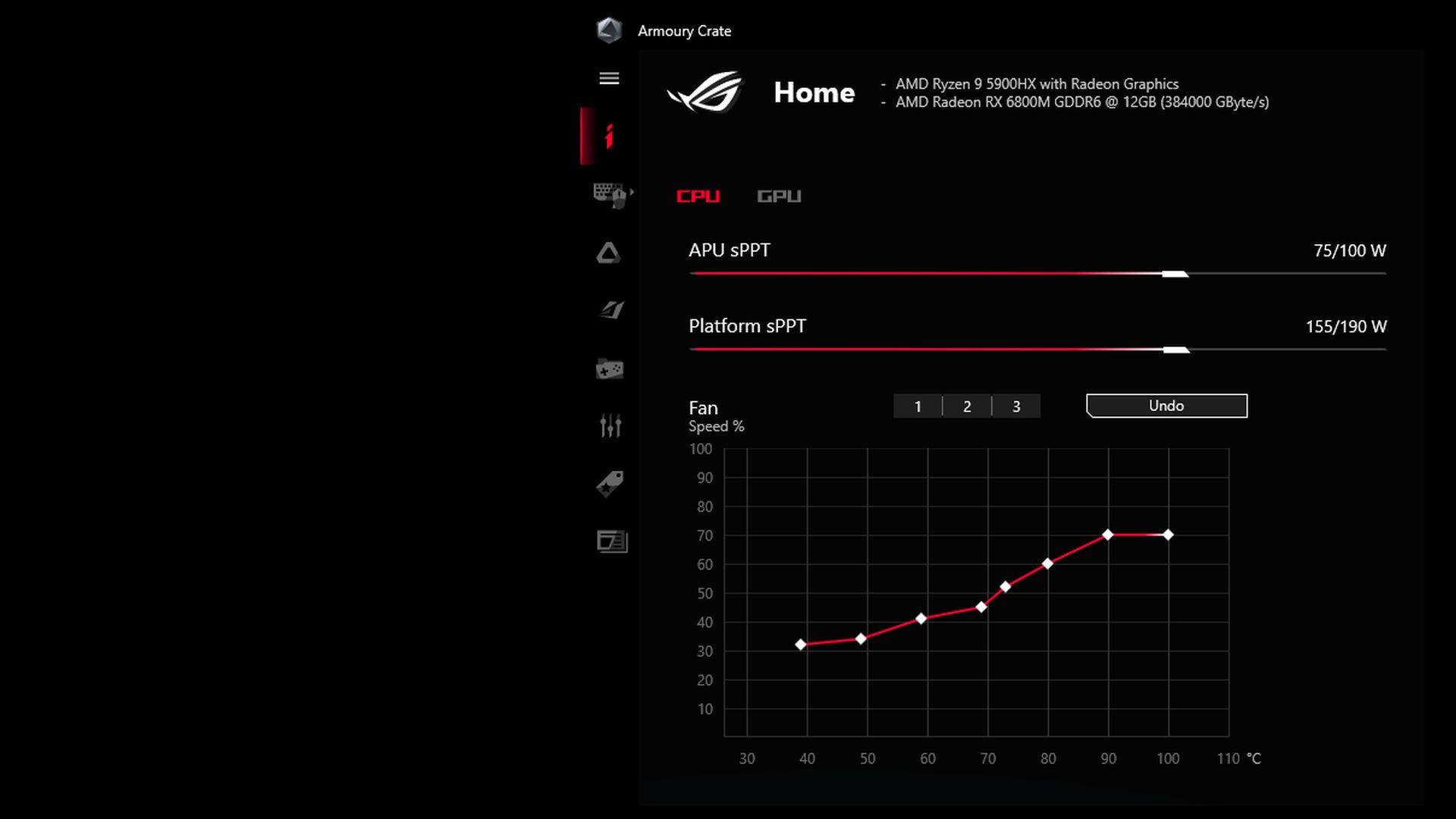Viewport: 1456px width, 819px height.
Task: Open the Devices keyboard and mouse icon
Action: 610,195
